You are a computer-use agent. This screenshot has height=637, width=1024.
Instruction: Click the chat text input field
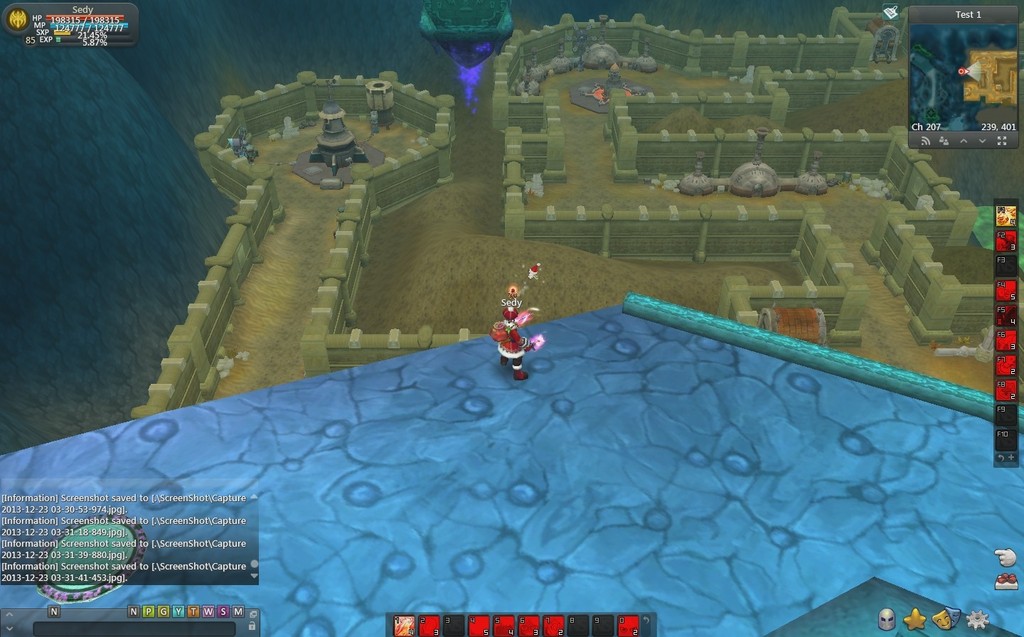(135, 628)
